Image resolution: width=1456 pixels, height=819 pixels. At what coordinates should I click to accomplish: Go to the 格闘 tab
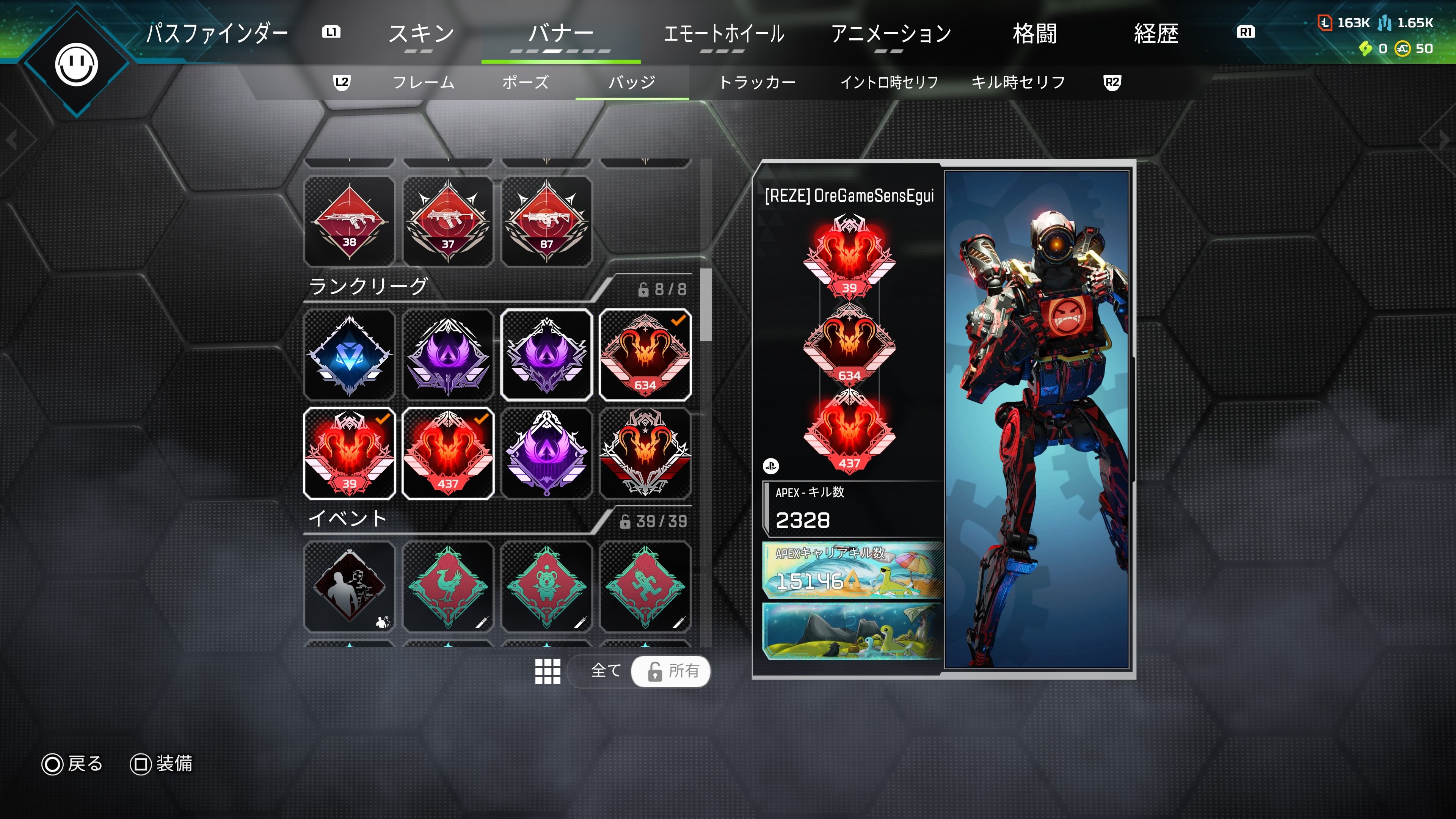coord(1034,34)
